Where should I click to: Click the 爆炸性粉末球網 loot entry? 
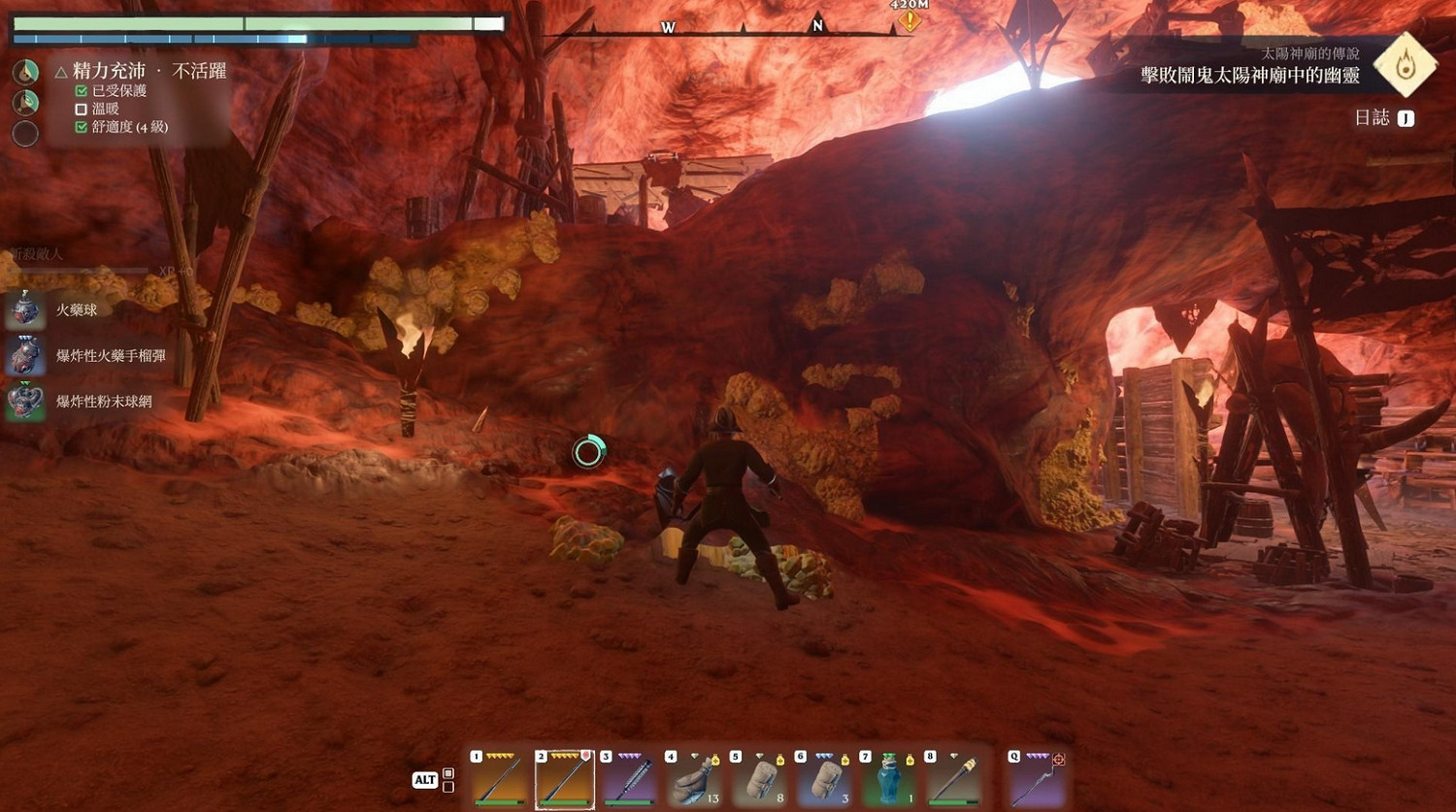click(x=103, y=401)
